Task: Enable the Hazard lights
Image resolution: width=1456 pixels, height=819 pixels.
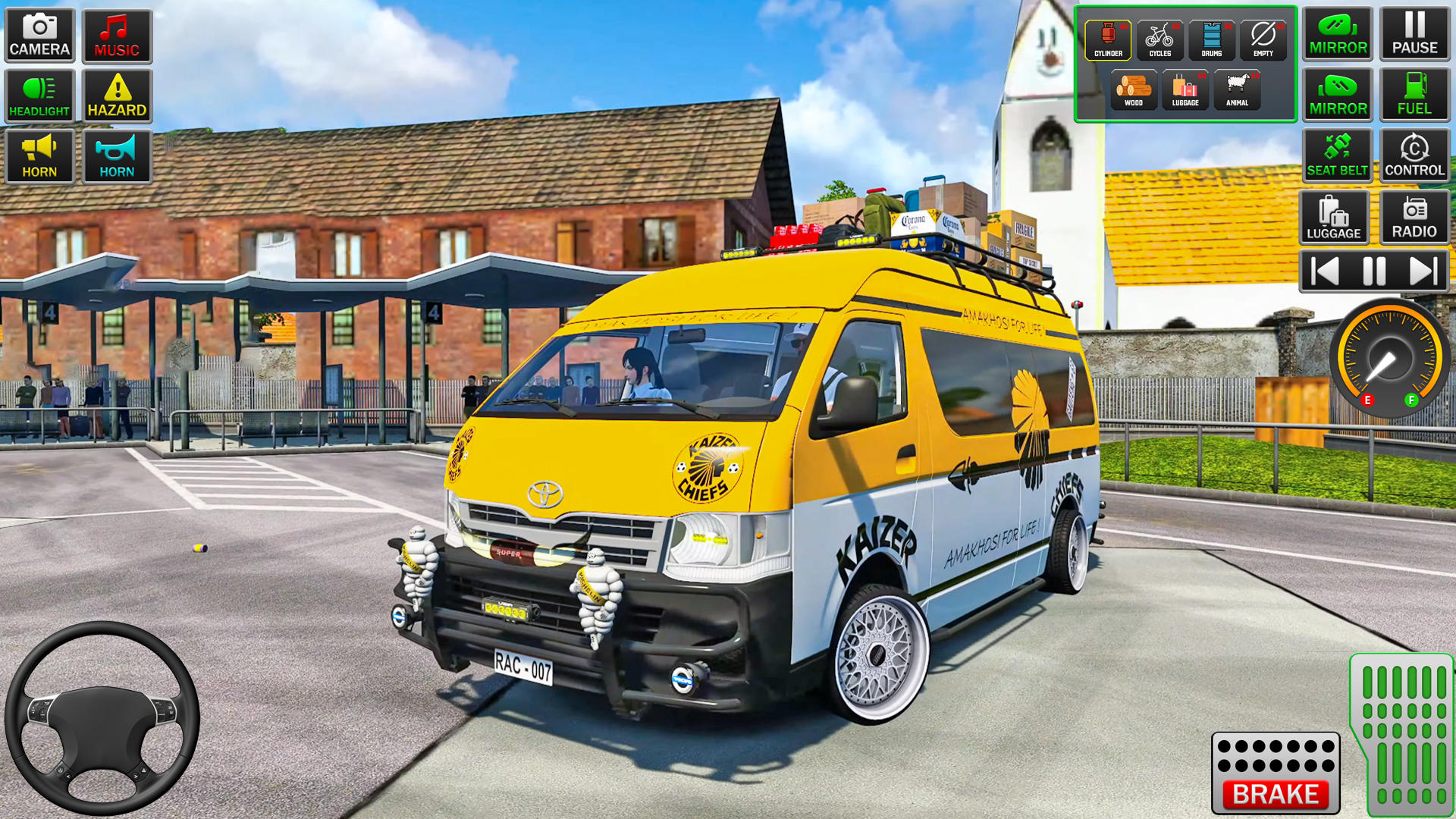Action: [116, 96]
